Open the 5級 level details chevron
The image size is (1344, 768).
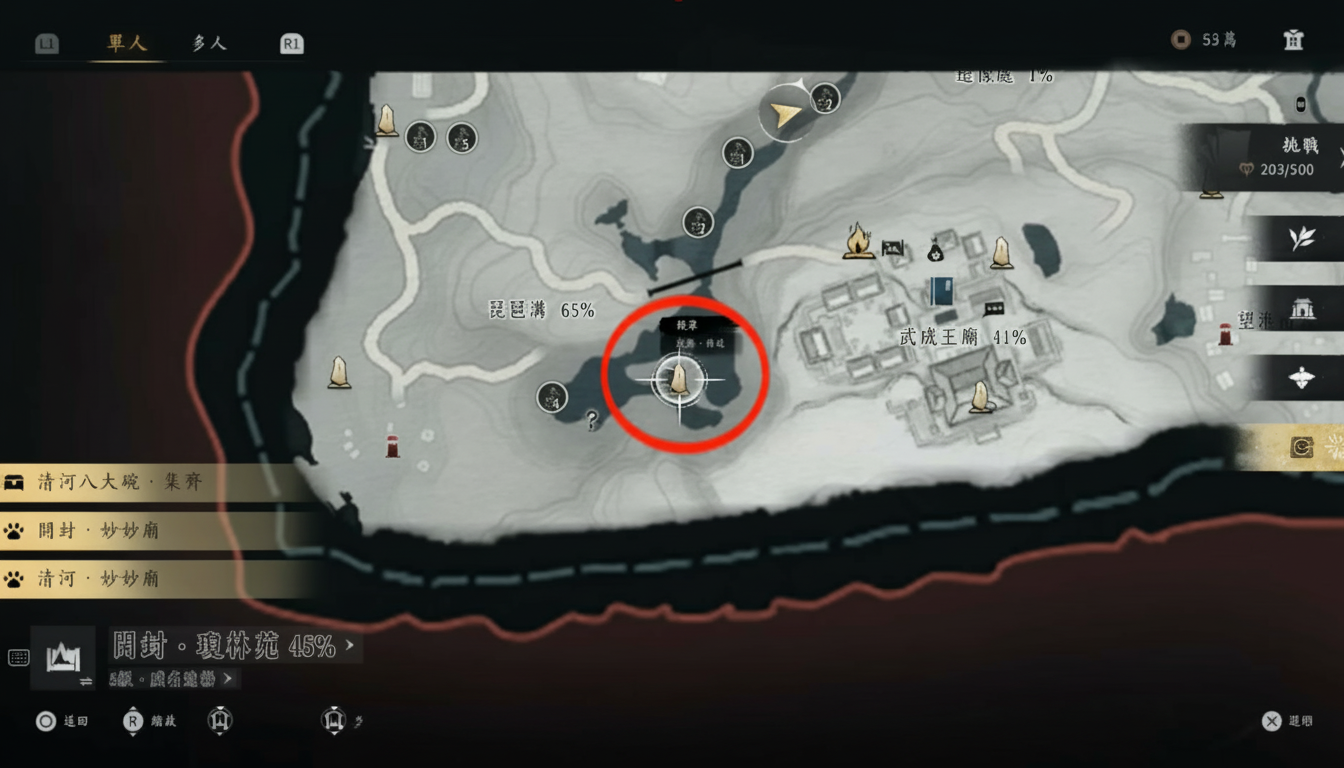pos(227,678)
